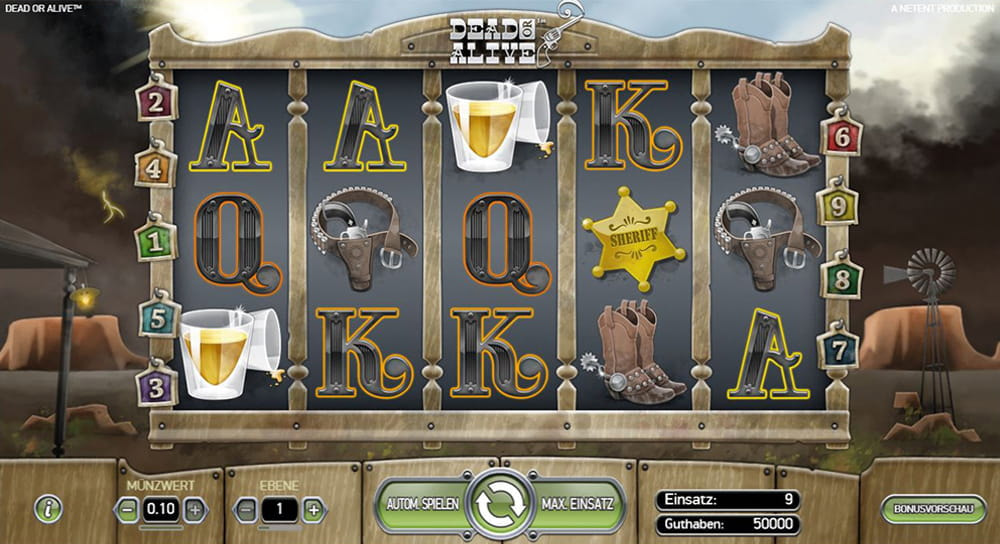Choose payline tag number 1
Image resolution: width=1000 pixels, height=544 pixels.
(155, 241)
